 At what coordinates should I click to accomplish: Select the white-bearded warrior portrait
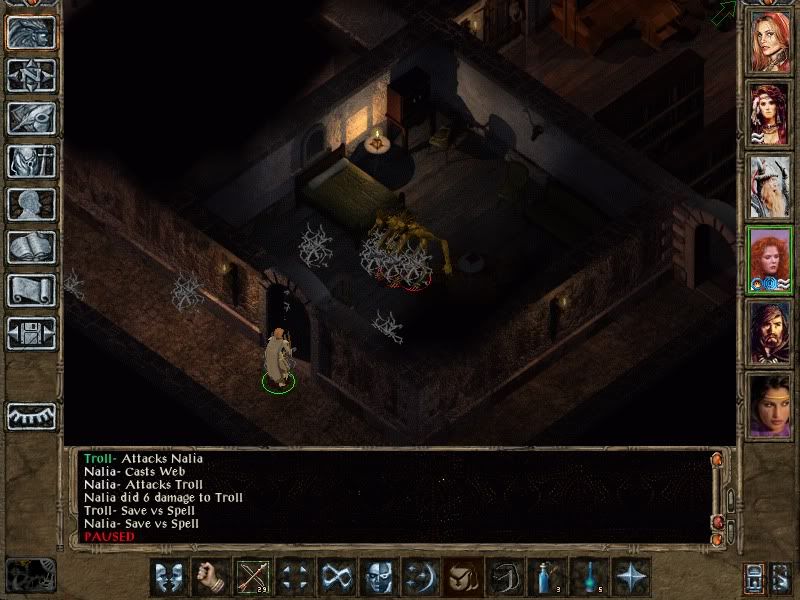coord(770,187)
